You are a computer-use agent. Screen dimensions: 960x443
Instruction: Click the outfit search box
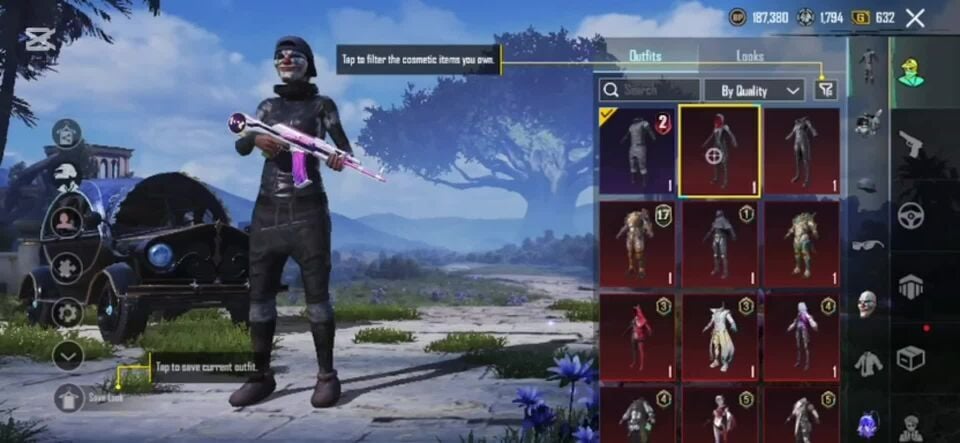click(x=646, y=90)
